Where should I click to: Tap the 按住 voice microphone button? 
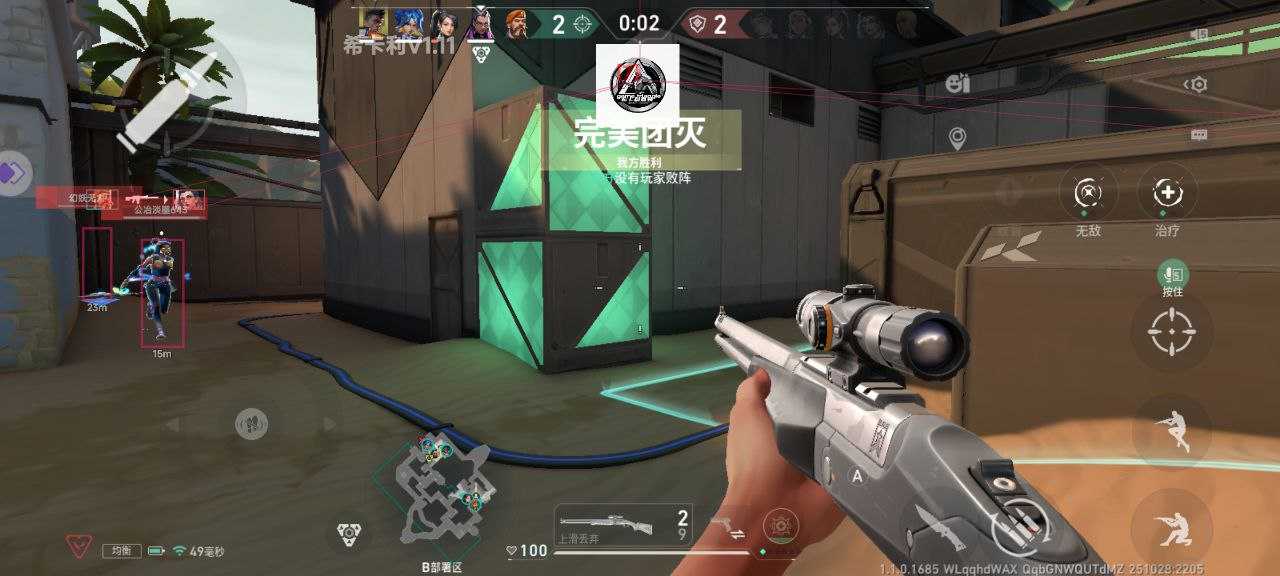pyautogui.click(x=1172, y=273)
